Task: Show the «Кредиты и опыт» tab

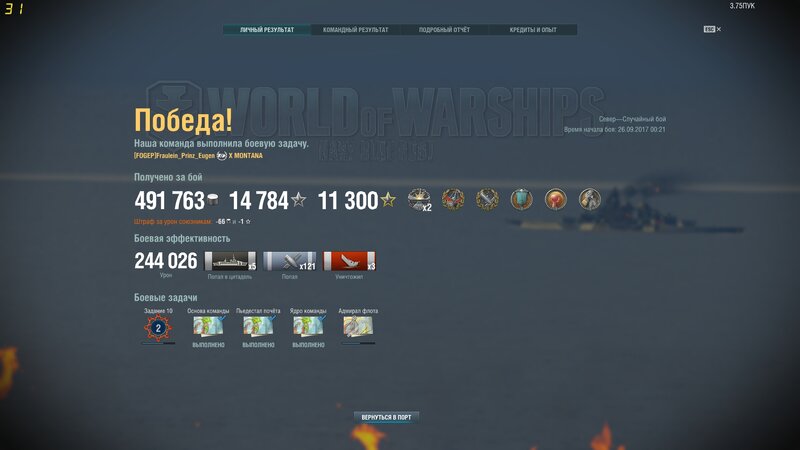Action: point(533,30)
